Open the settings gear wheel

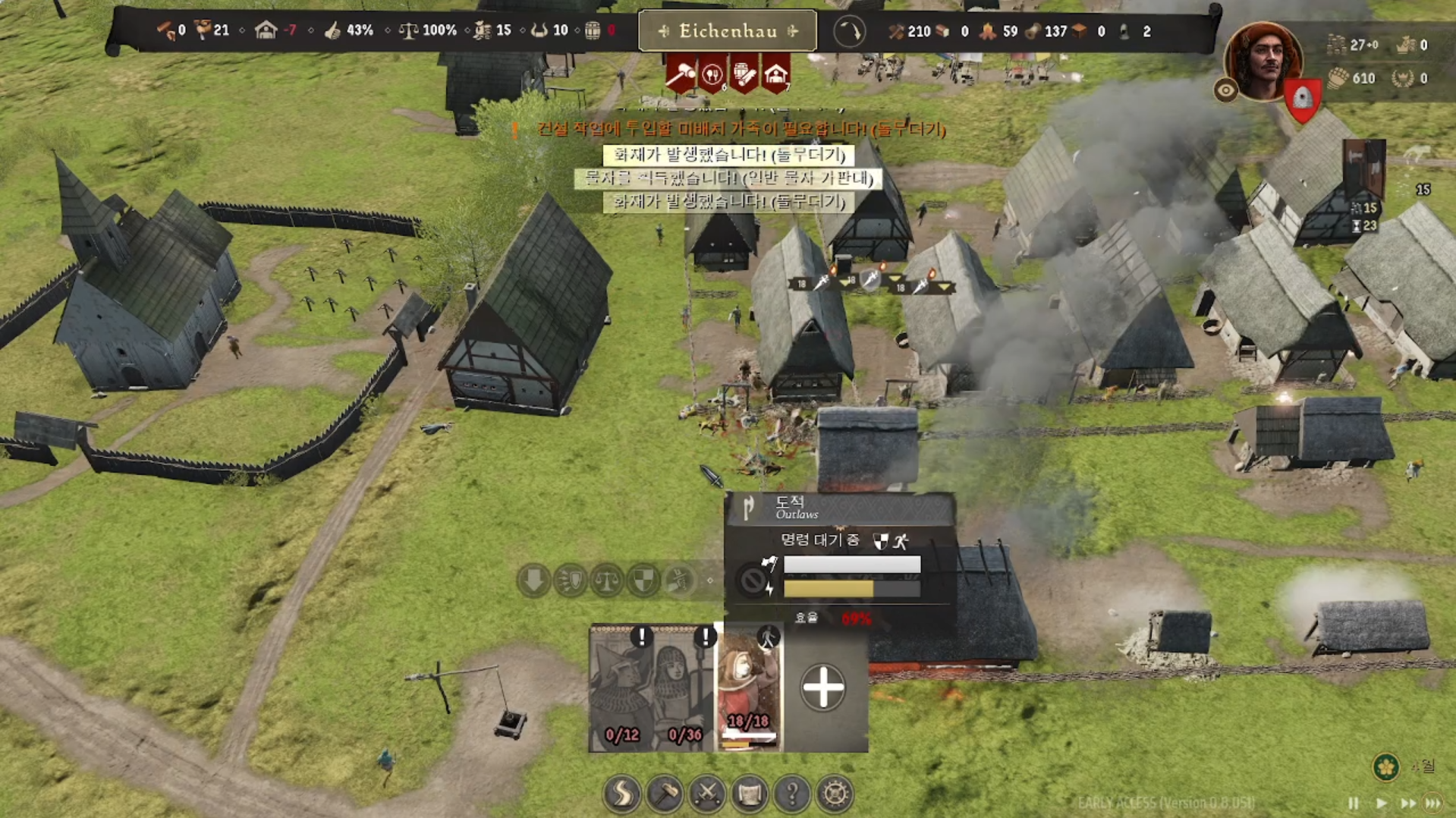(835, 794)
